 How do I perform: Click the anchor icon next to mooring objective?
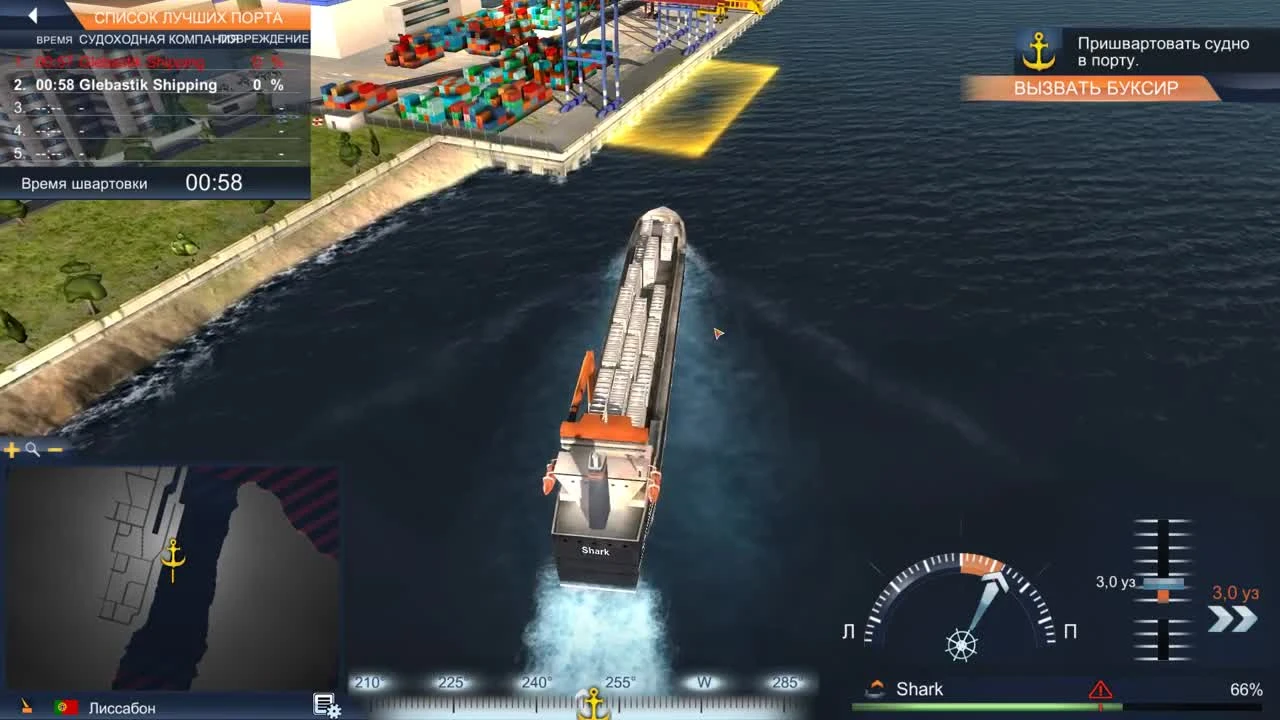pyautogui.click(x=1040, y=49)
